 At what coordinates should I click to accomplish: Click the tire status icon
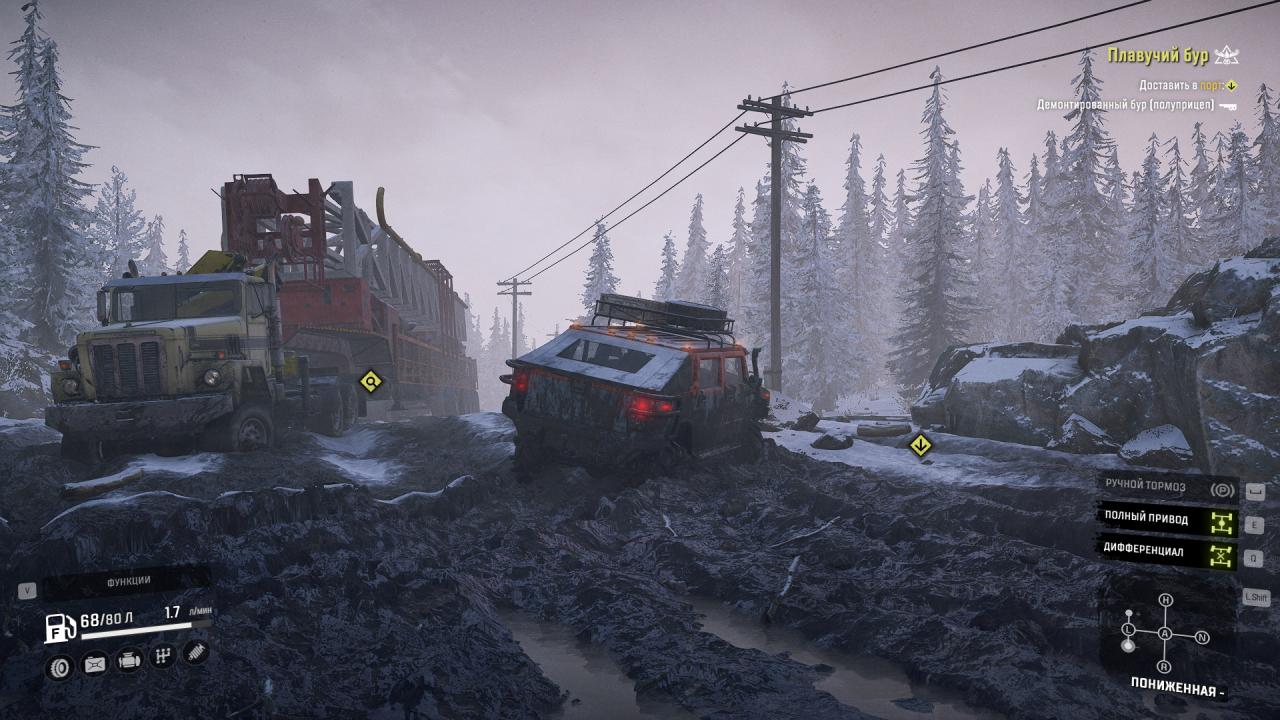(x=60, y=664)
